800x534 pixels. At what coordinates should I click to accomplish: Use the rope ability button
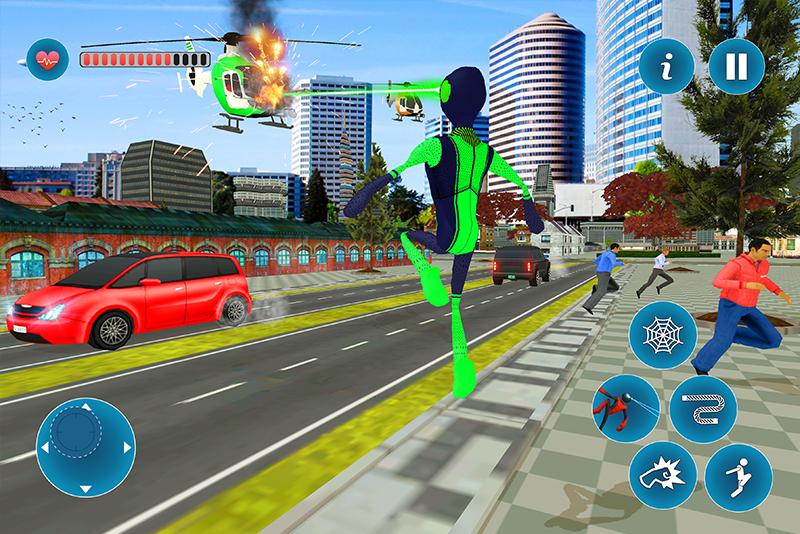(703, 407)
